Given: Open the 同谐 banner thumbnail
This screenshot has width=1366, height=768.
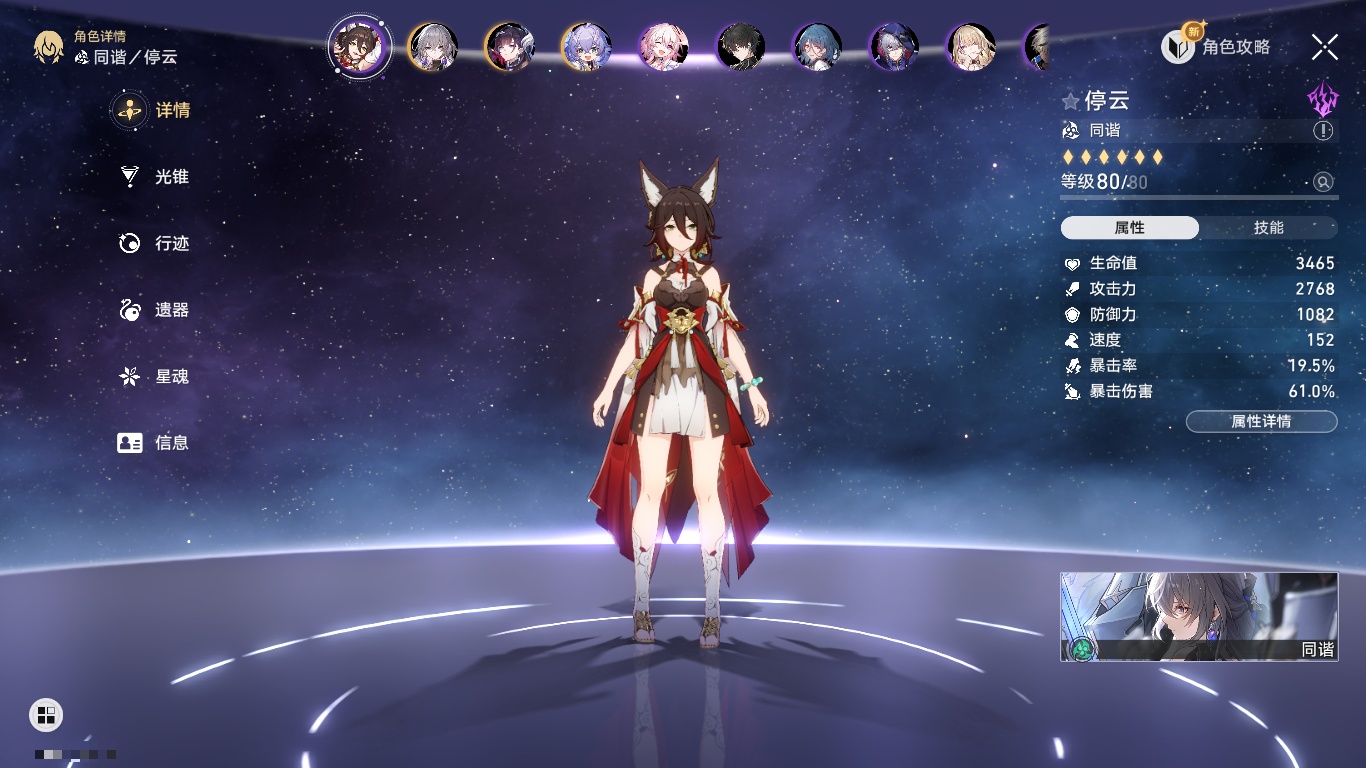Looking at the screenshot, I should tap(1199, 616).
